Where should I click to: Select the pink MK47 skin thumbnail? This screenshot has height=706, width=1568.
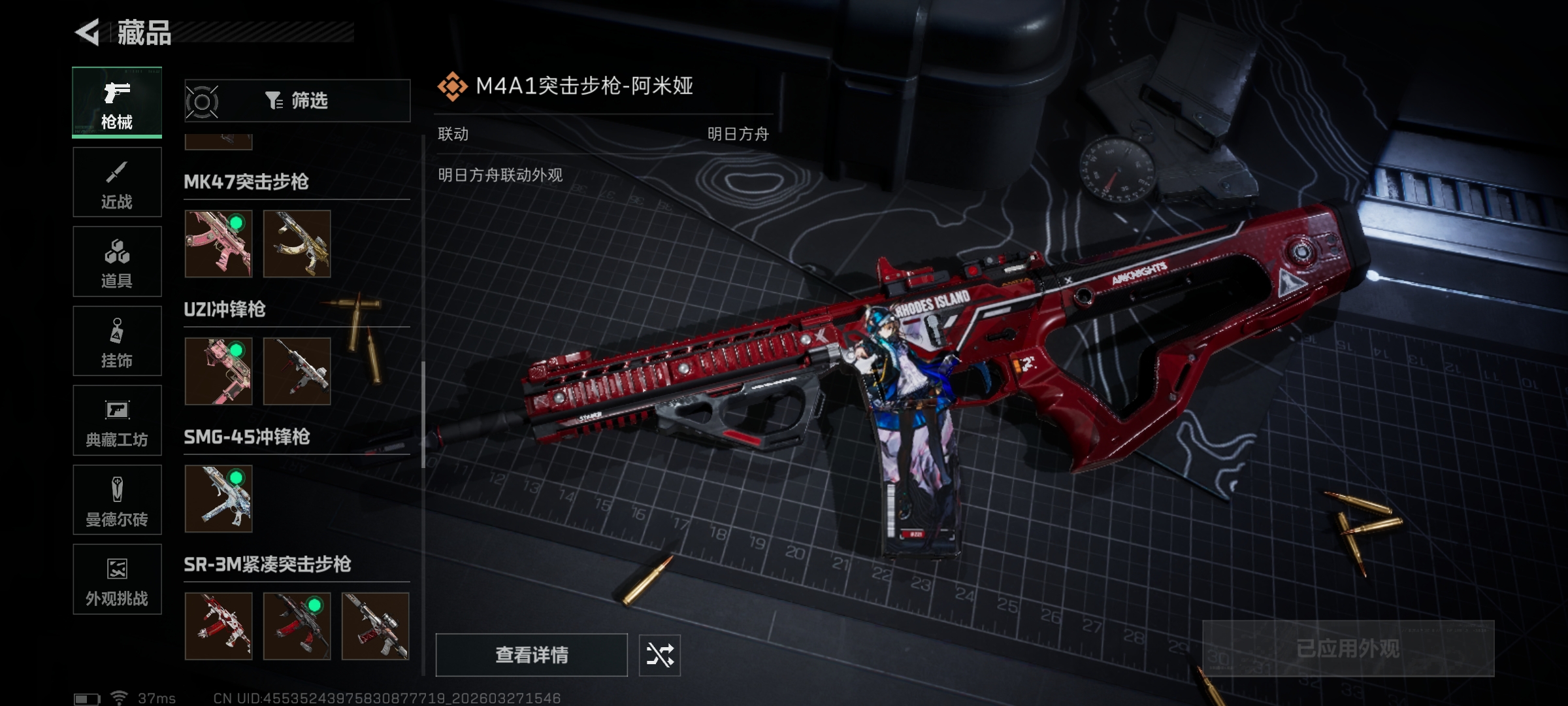218,244
